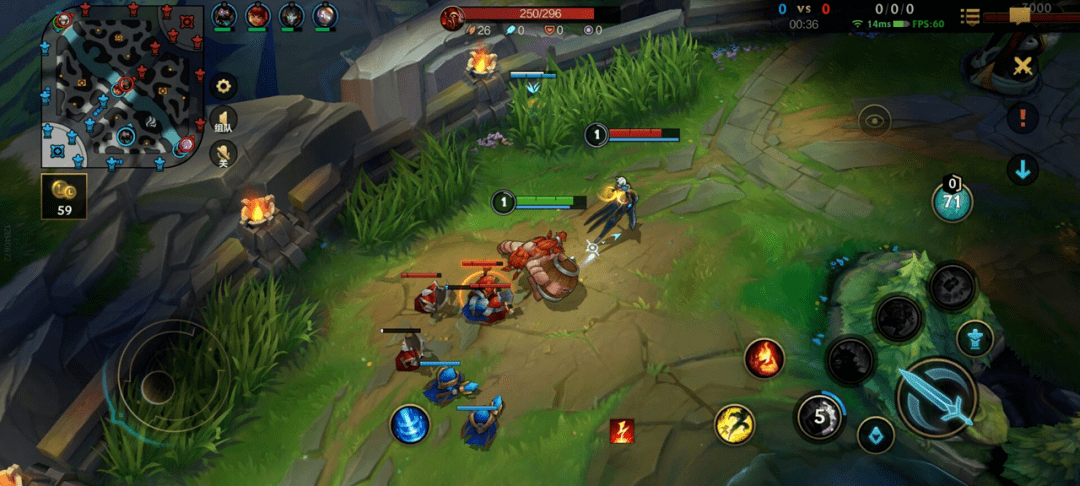Select the tower targeting button

[x=974, y=338]
